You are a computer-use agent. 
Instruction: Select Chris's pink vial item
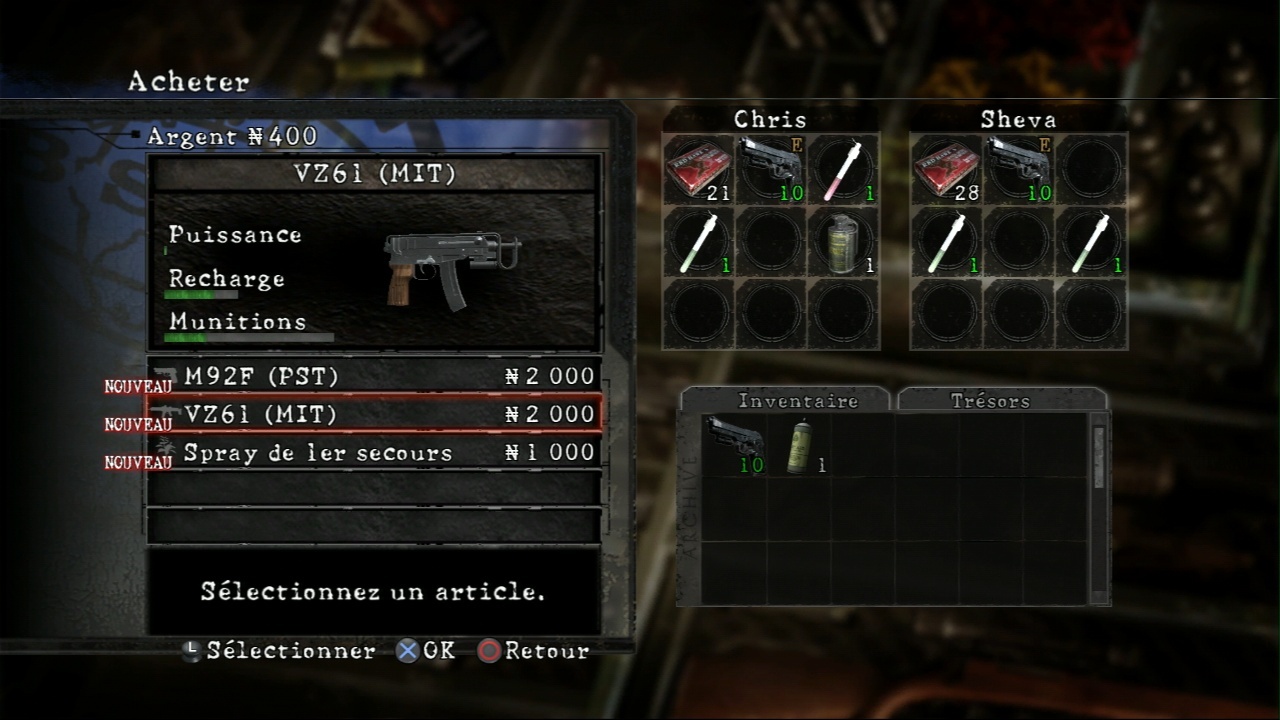tap(843, 170)
